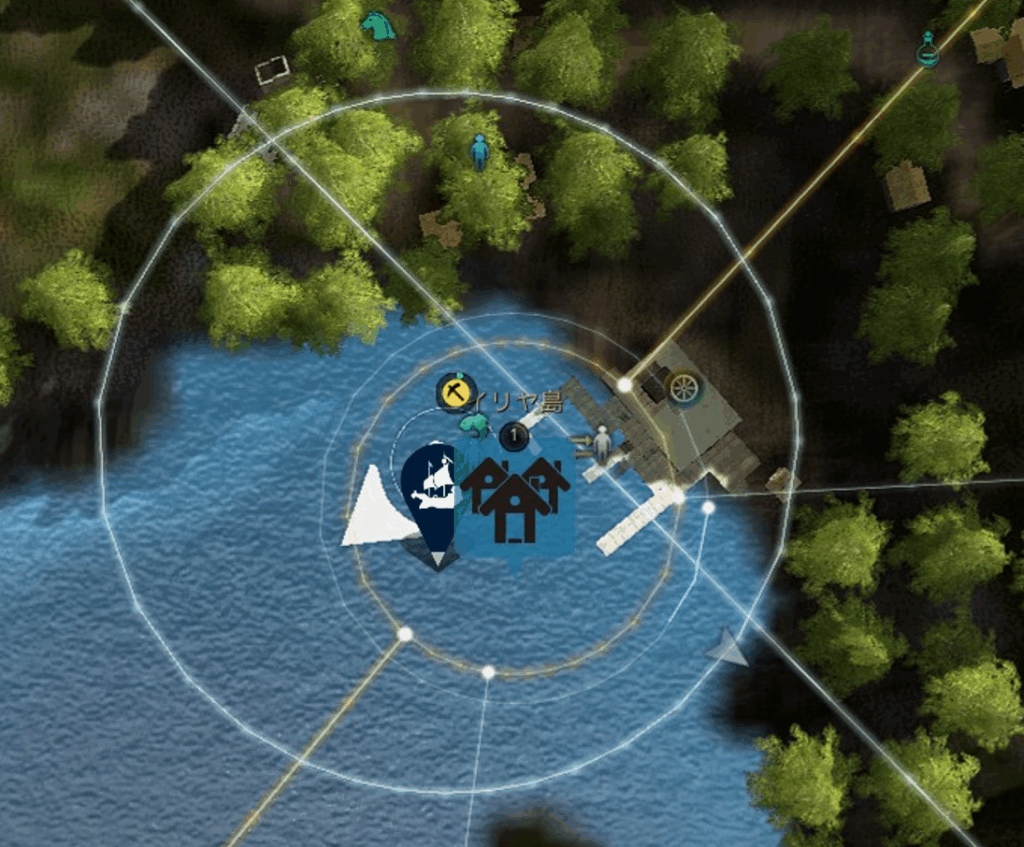Select the teal potion bottle marker
The height and width of the screenshot is (847, 1024).
(x=928, y=49)
